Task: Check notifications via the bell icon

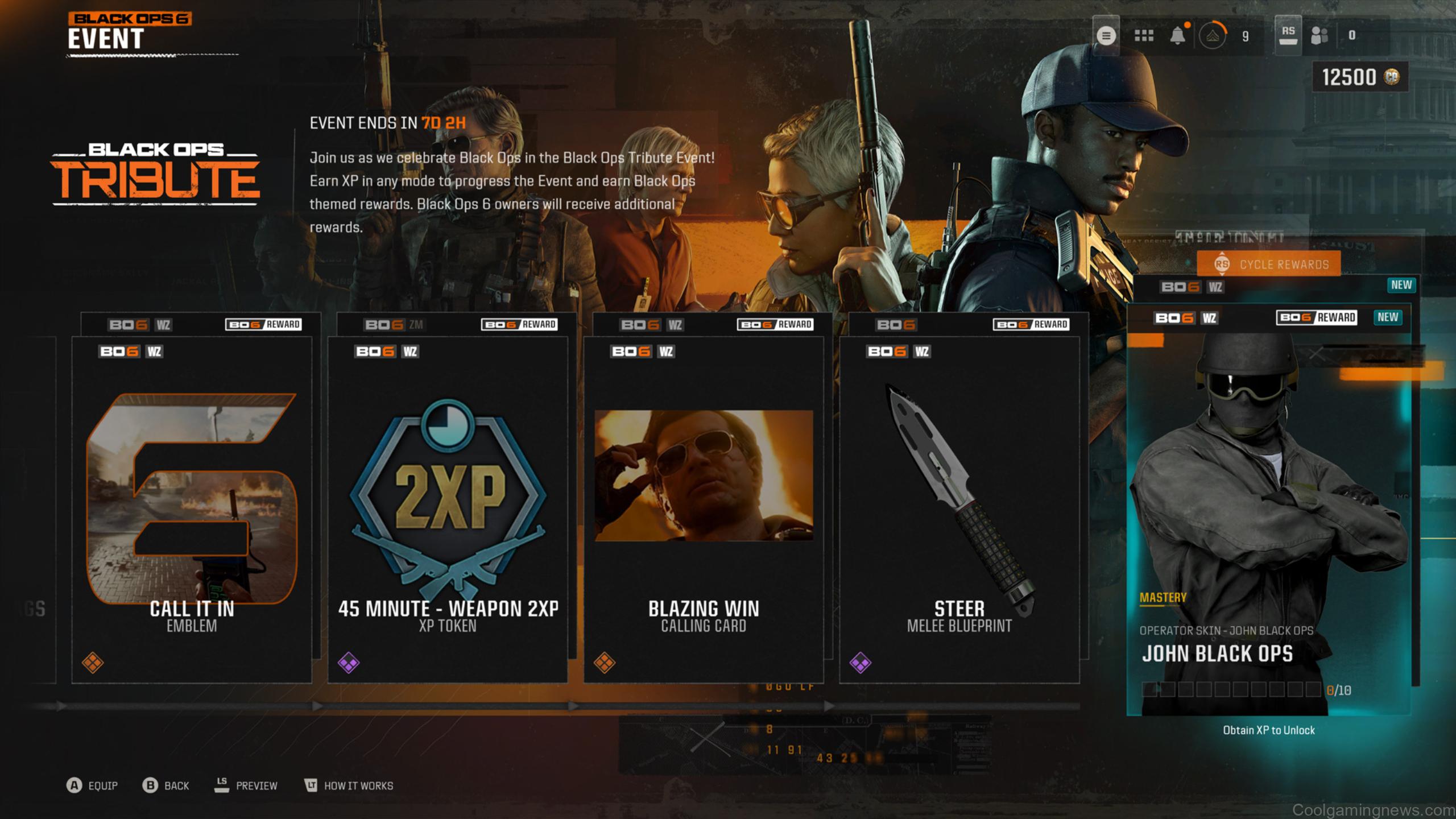Action: click(x=1178, y=35)
